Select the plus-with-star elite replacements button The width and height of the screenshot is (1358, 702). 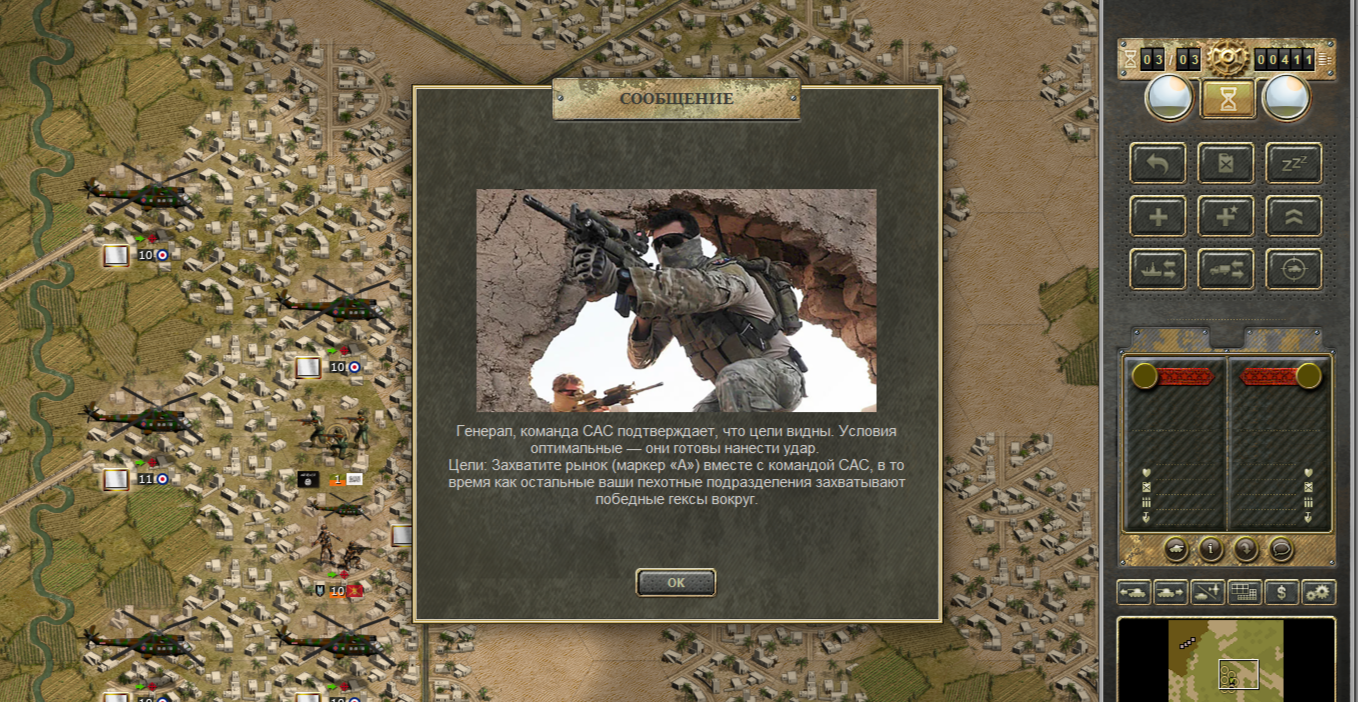1226,216
